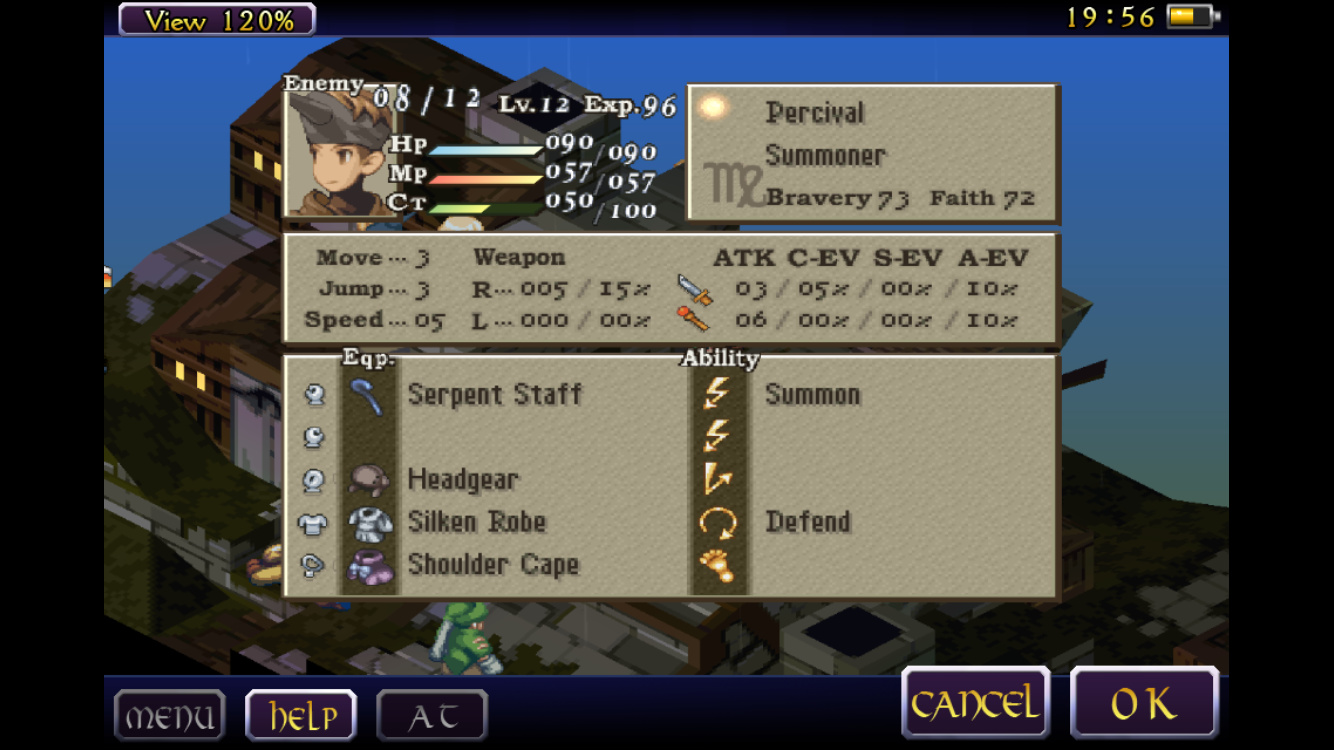Show the Help information
Image resolution: width=1334 pixels, height=750 pixels.
(301, 716)
